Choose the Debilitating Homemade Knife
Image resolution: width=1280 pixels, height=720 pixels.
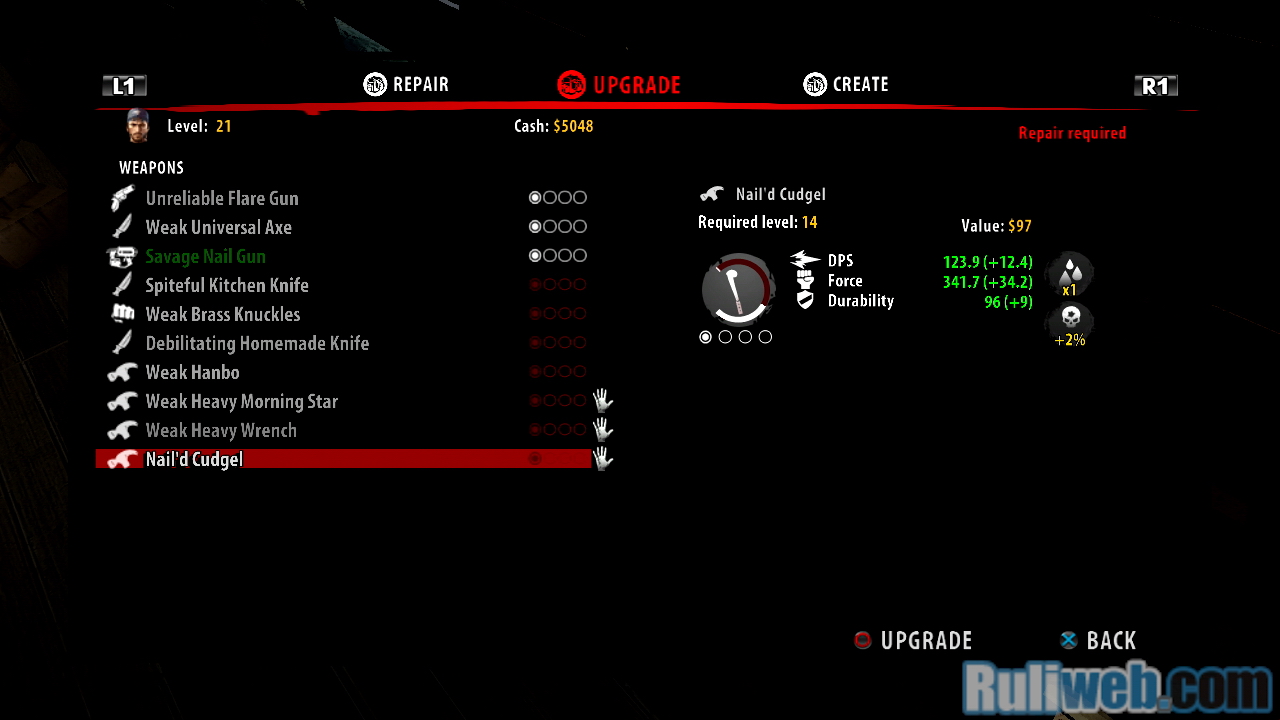(257, 343)
